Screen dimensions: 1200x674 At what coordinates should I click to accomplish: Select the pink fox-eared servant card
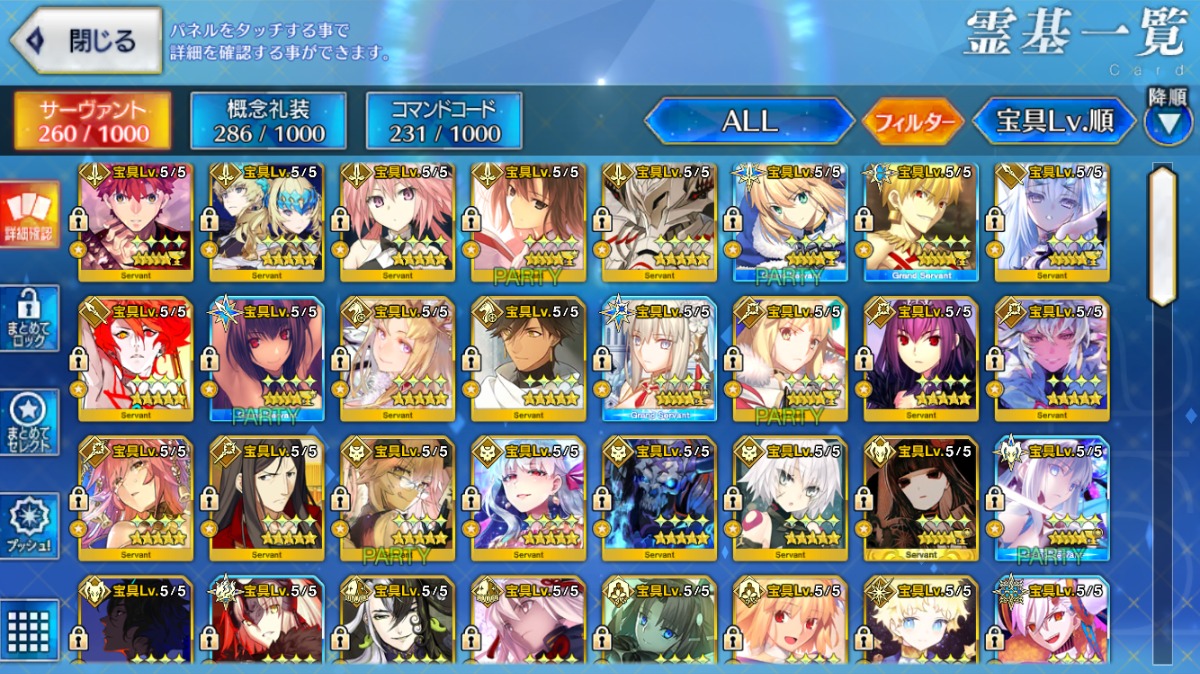coord(135,497)
